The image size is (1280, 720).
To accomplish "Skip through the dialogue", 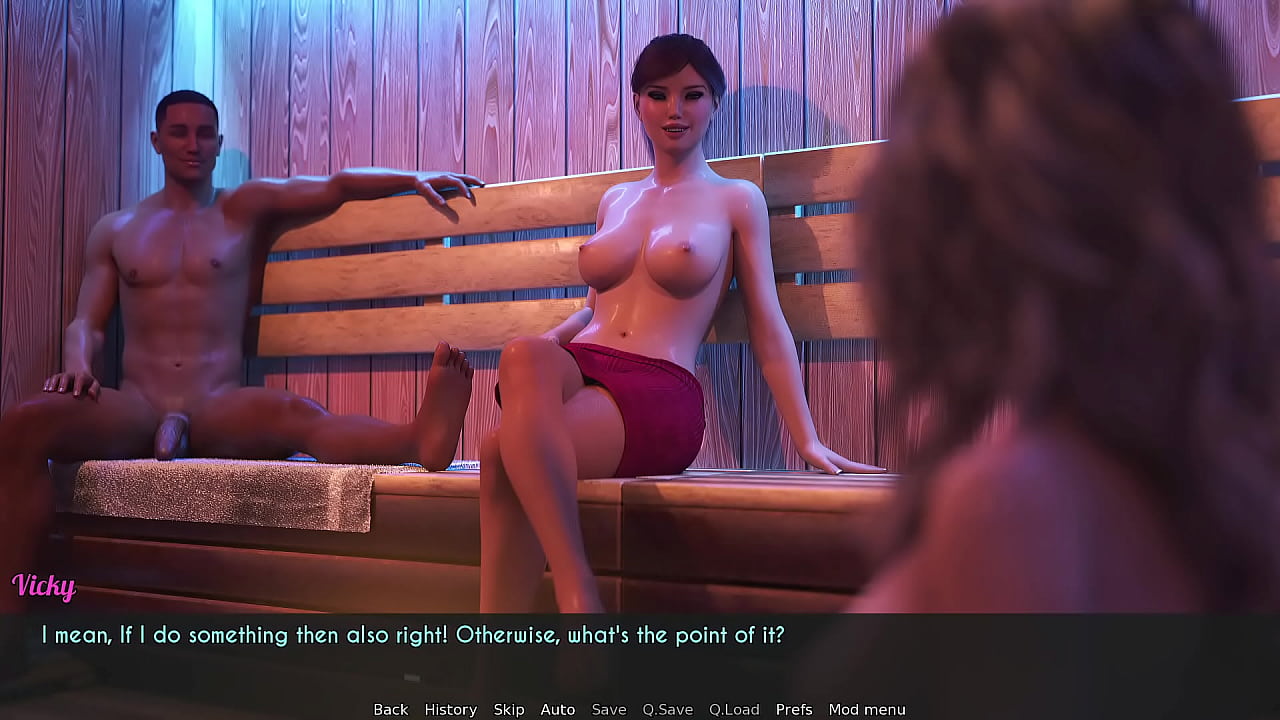I will [508, 709].
